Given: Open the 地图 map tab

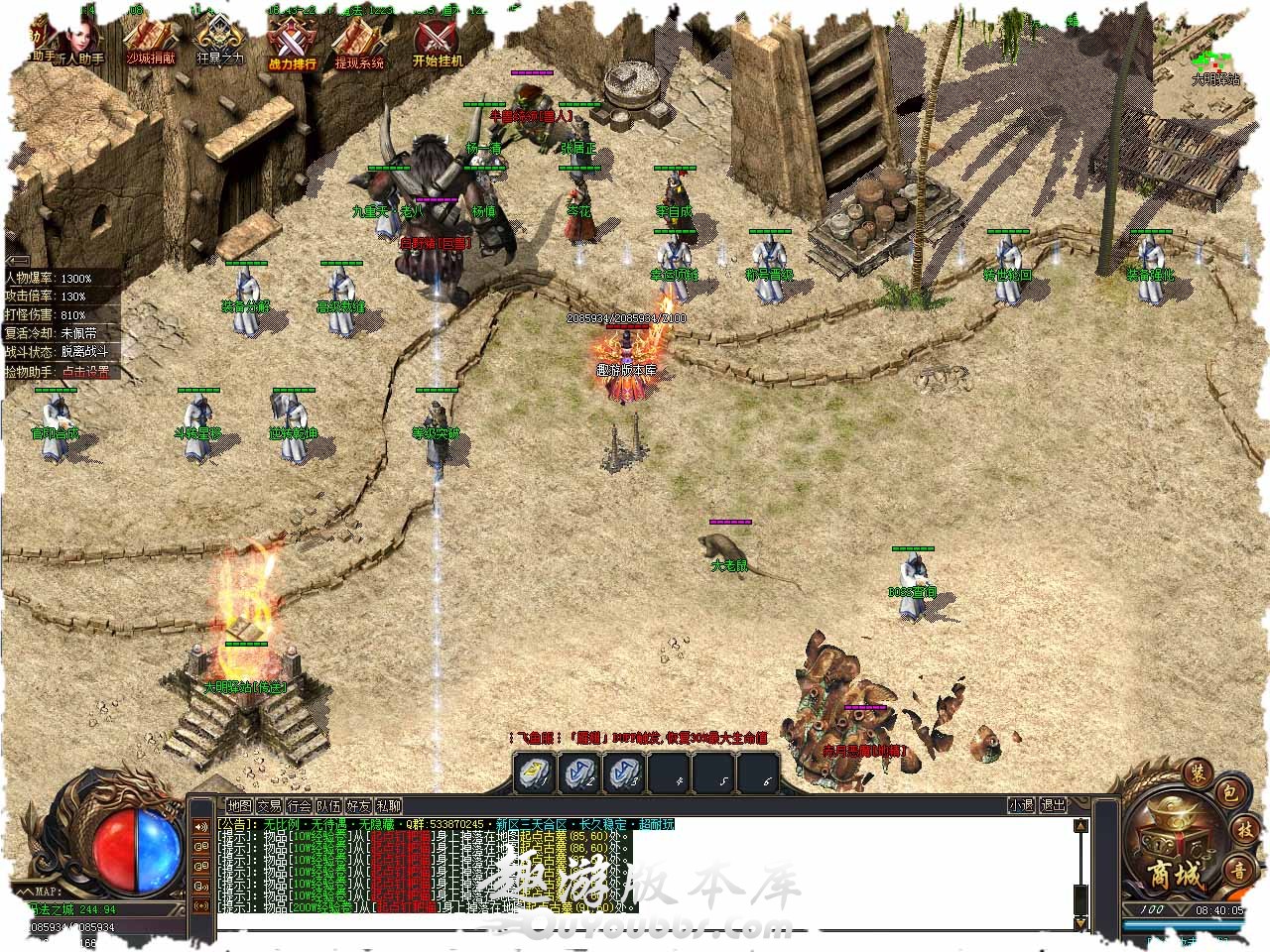Looking at the screenshot, I should (x=239, y=806).
